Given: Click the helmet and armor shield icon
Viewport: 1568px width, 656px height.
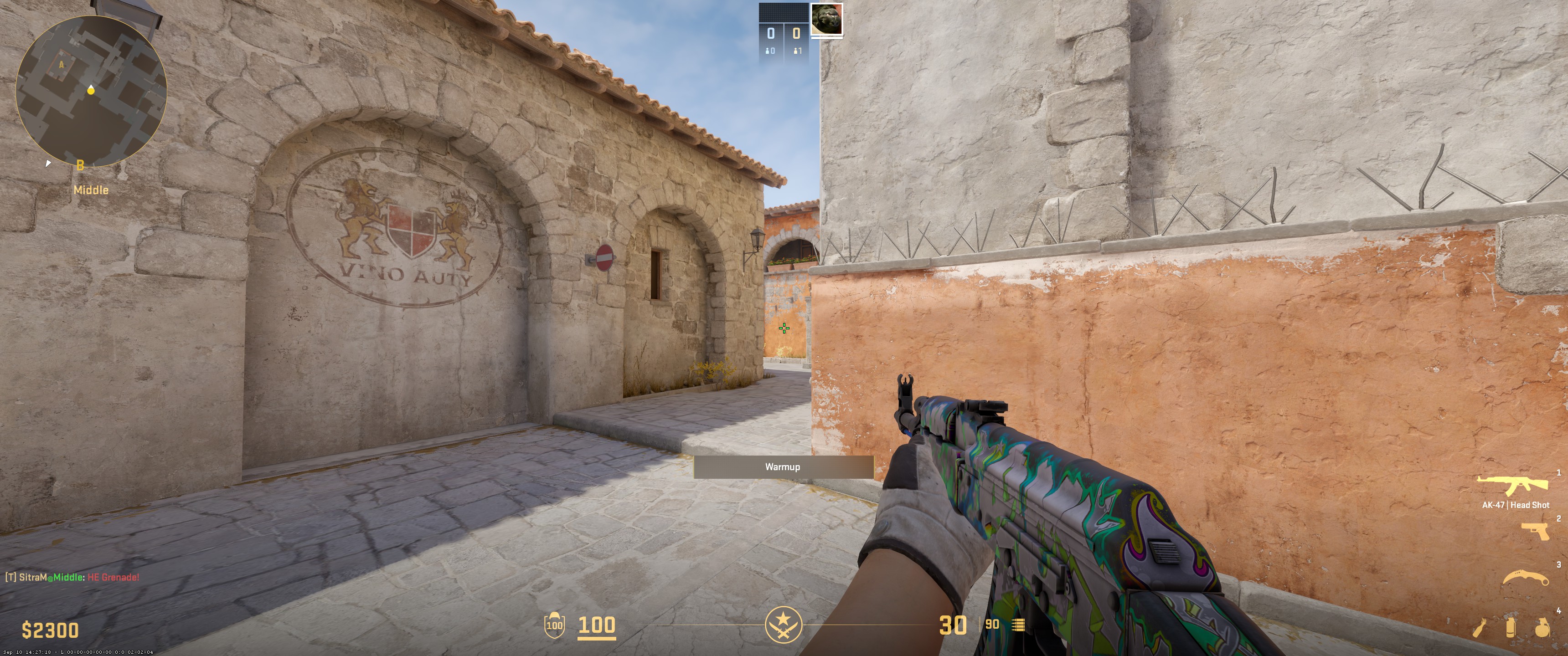Looking at the screenshot, I should [x=555, y=624].
